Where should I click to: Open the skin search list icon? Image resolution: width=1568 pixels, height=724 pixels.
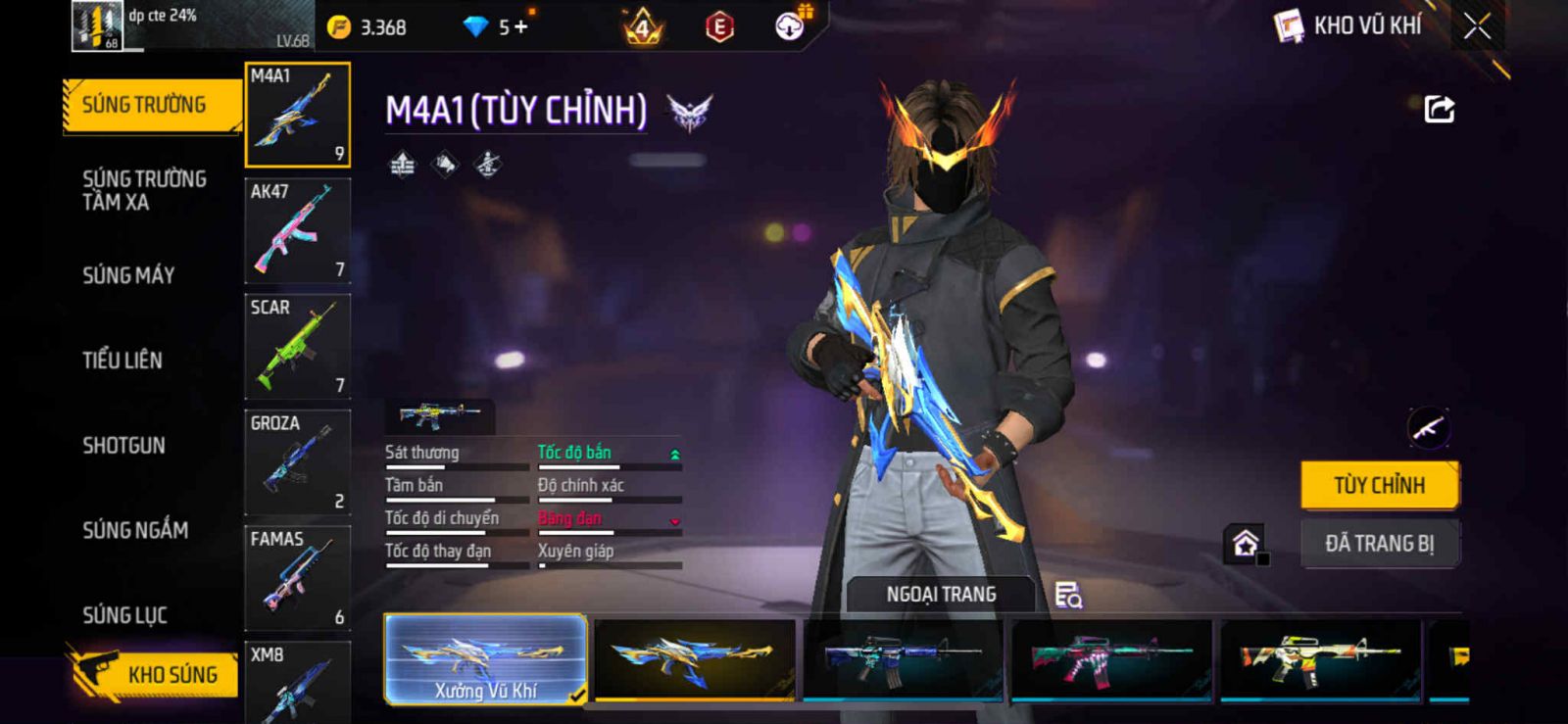click(x=1068, y=595)
